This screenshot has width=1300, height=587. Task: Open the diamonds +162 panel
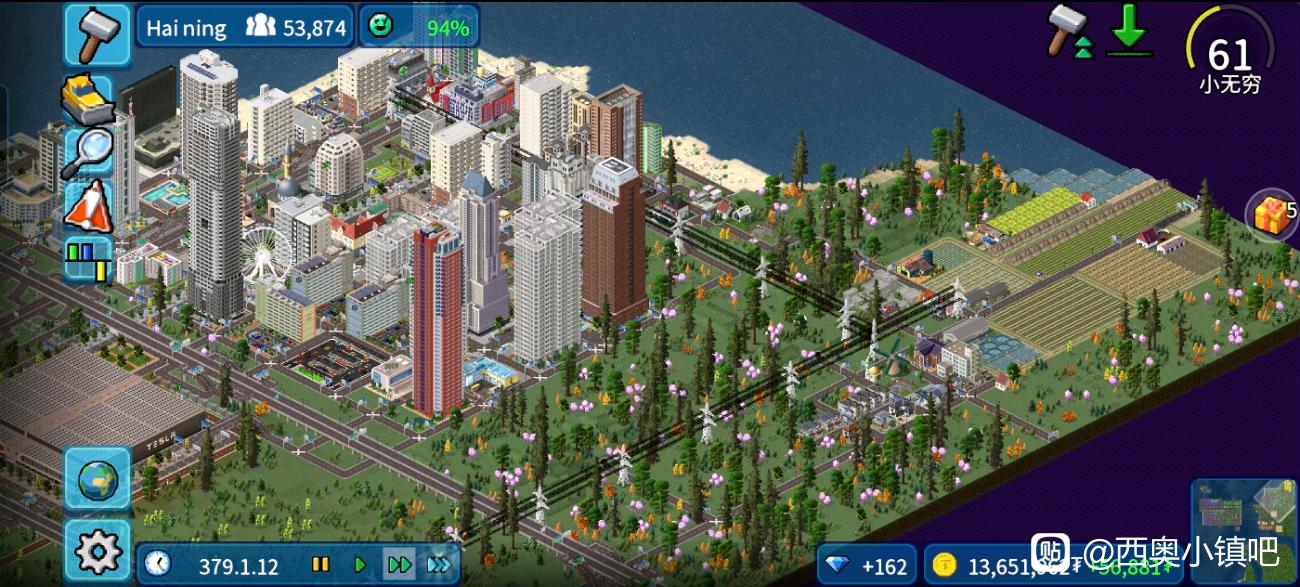(x=866, y=567)
